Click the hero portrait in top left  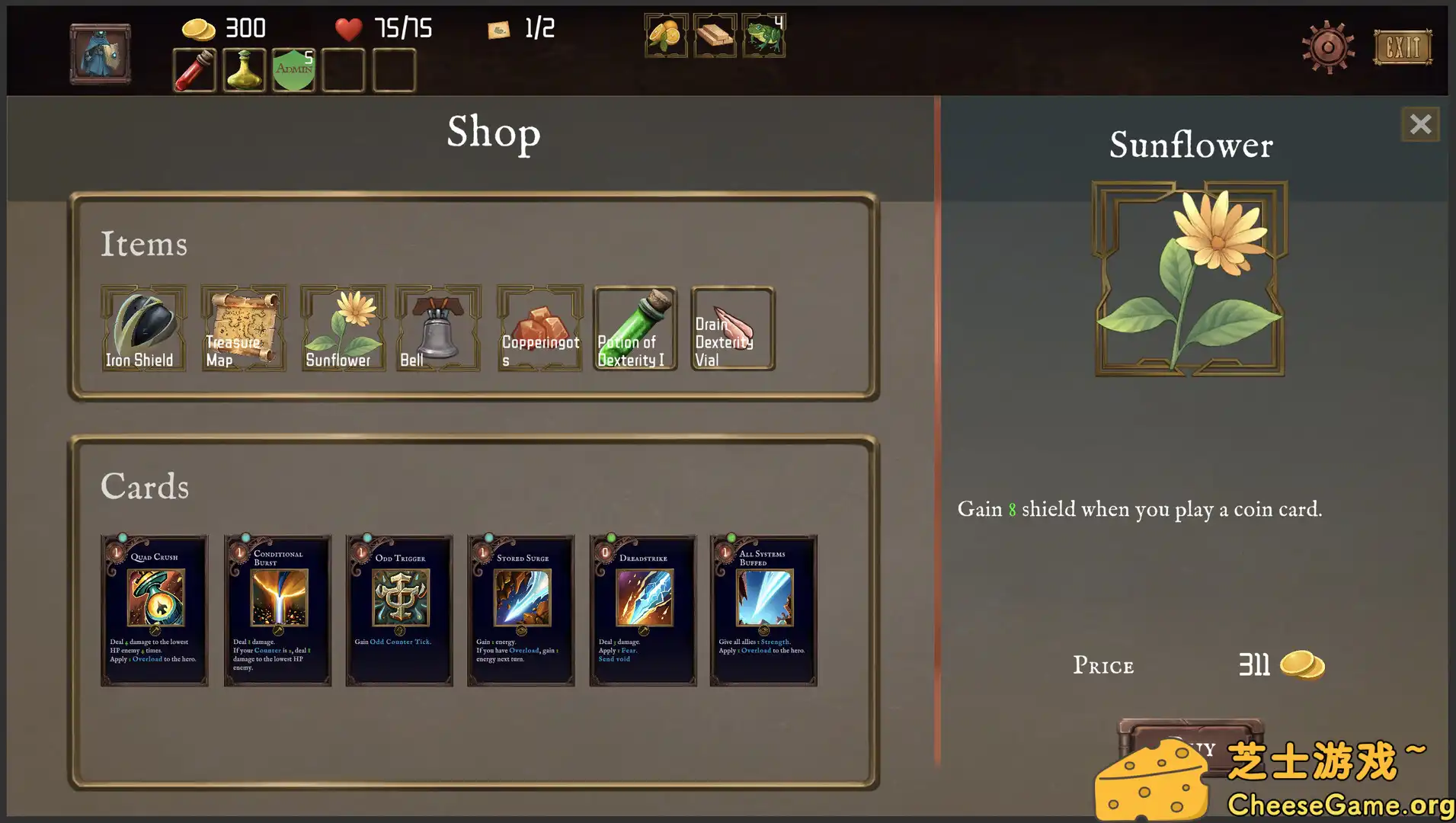99,53
